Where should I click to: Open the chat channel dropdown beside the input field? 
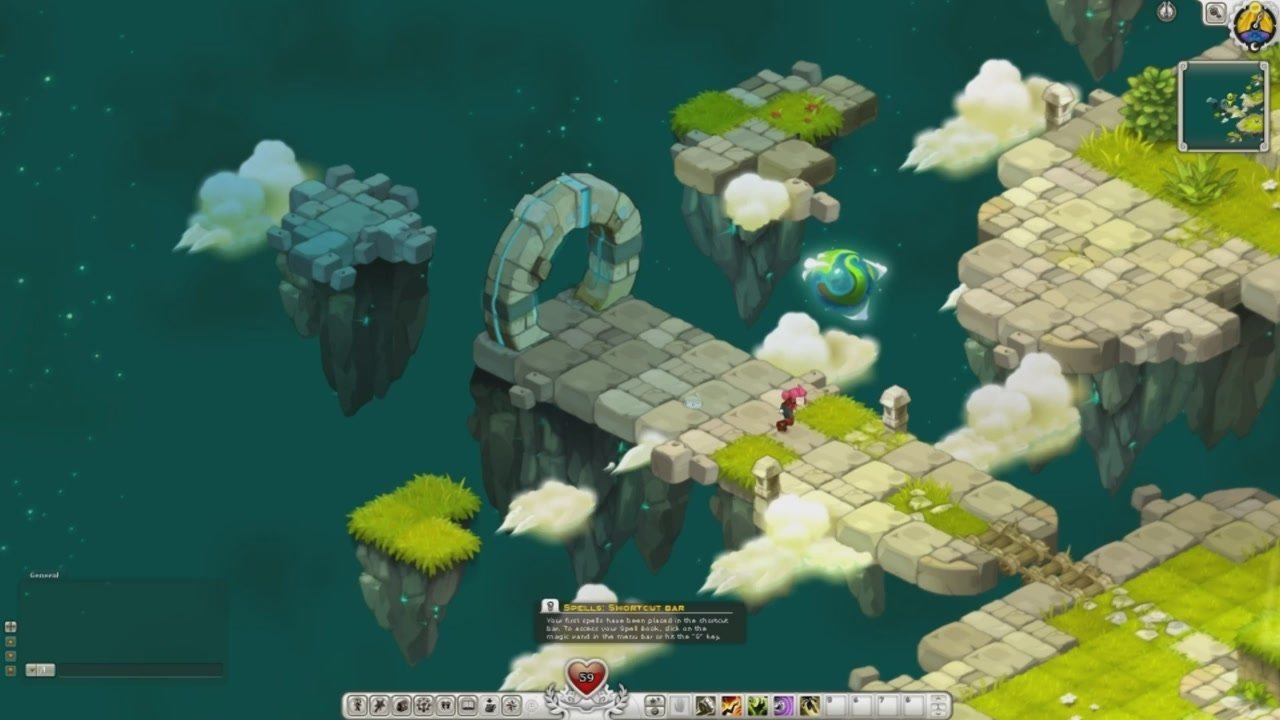click(33, 669)
